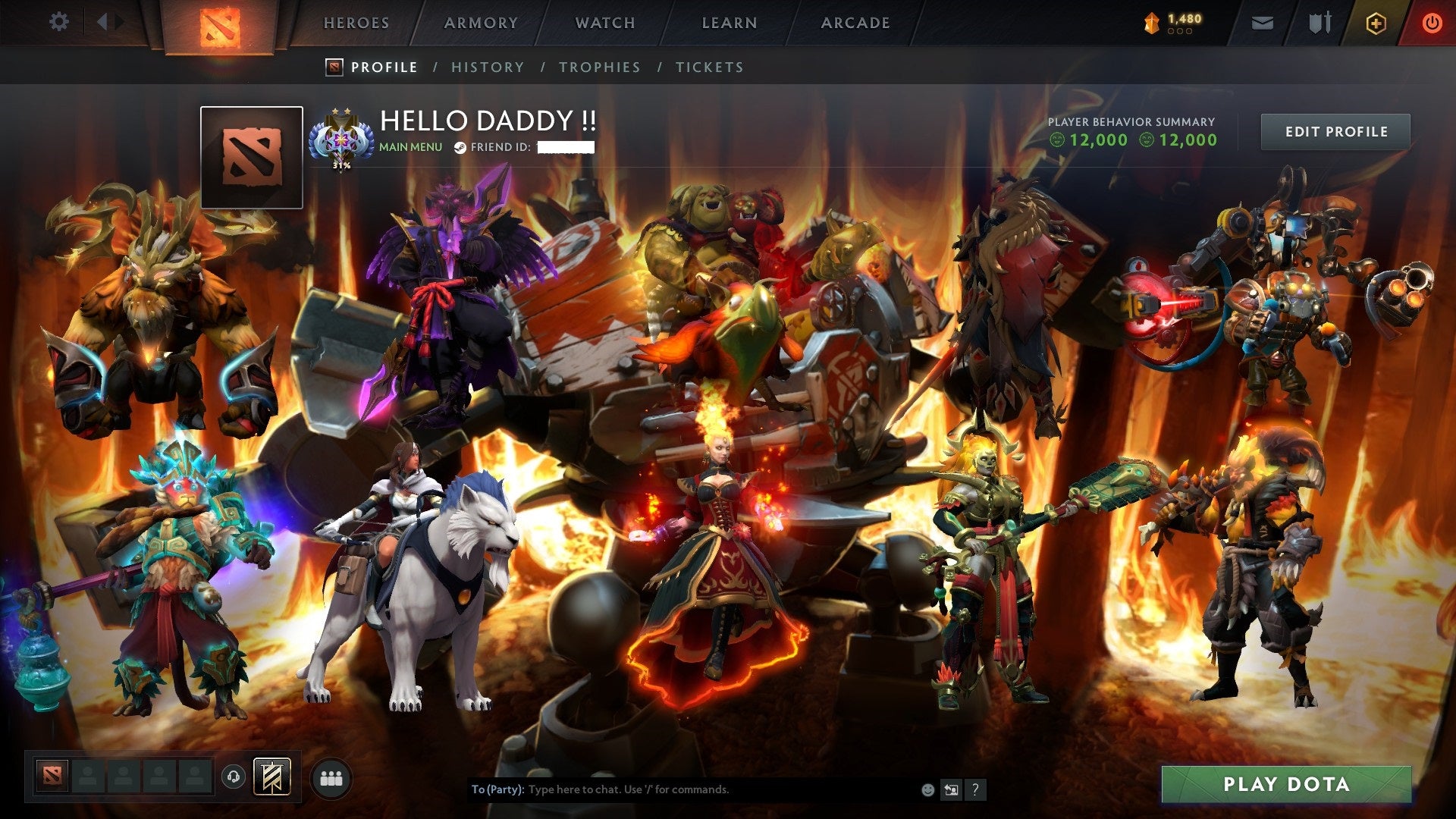Click the EDIT PROFILE button
This screenshot has width=1456, height=819.
pos(1335,130)
